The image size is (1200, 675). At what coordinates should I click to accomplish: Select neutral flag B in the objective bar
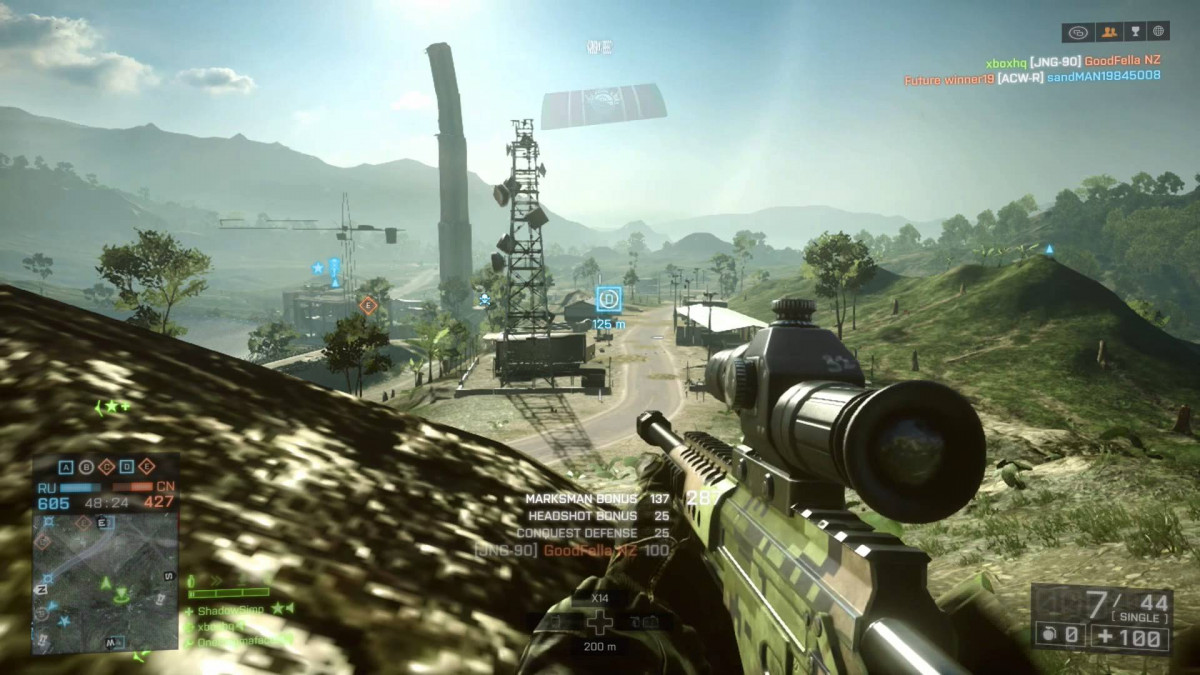click(x=87, y=467)
